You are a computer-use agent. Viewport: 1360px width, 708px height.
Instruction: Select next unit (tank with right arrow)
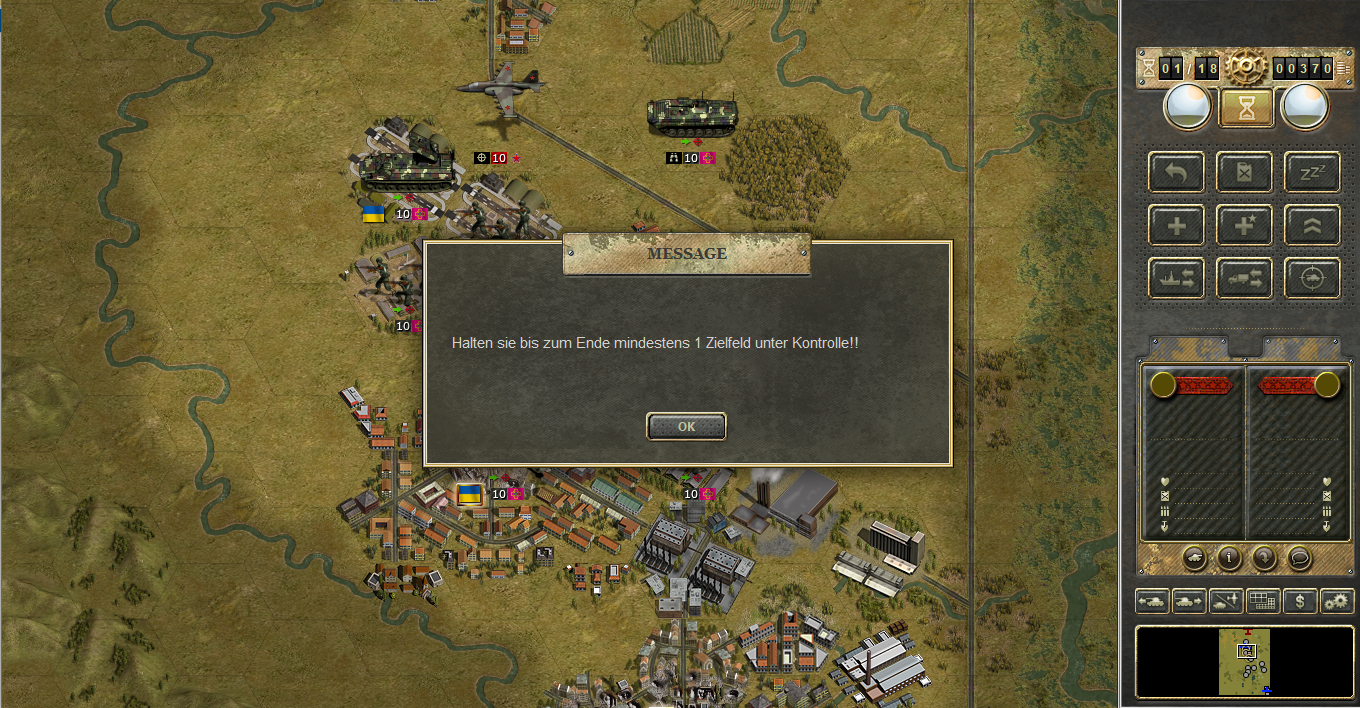(1189, 601)
